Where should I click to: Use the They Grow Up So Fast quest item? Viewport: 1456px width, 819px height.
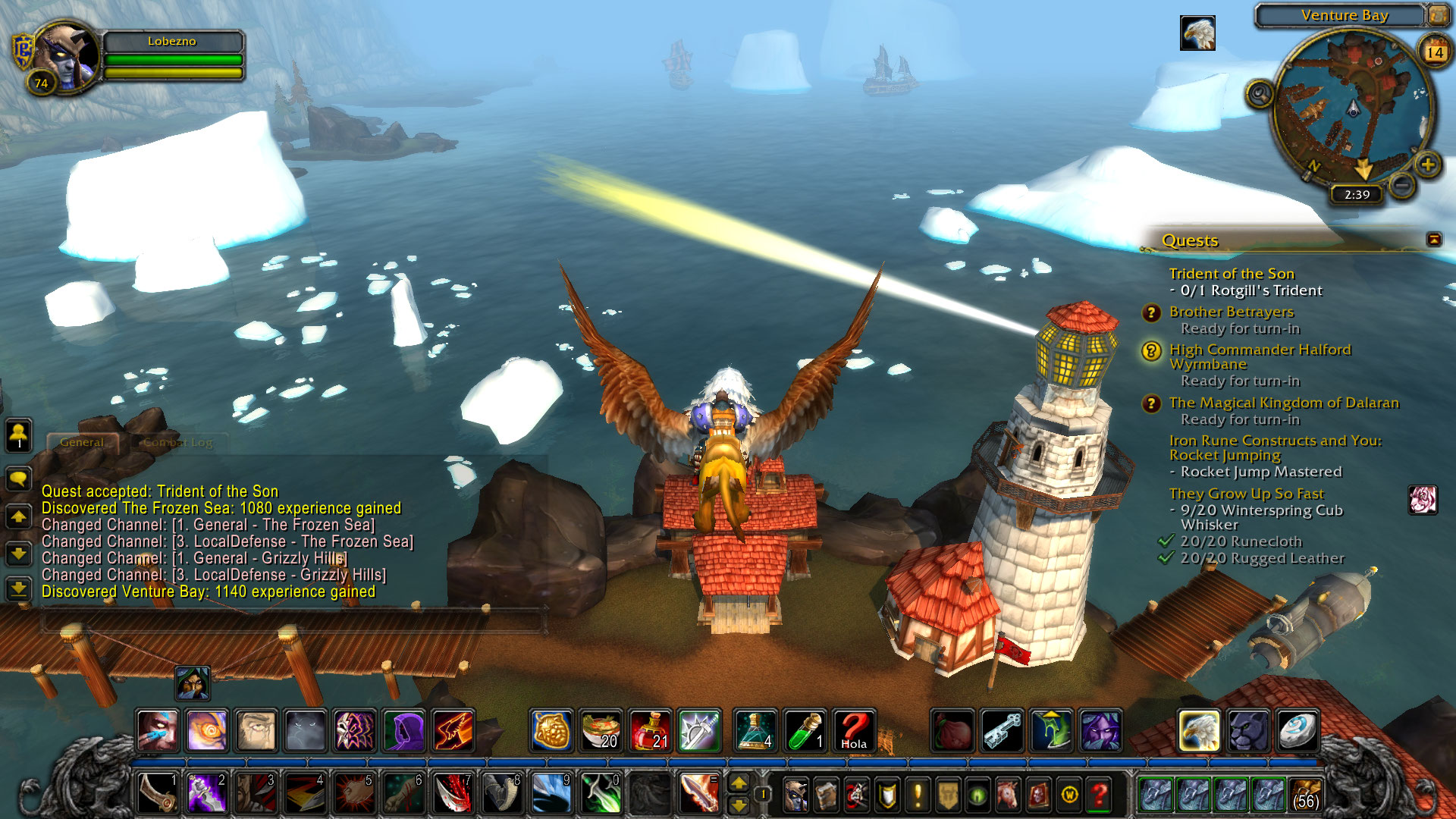pyautogui.click(x=1423, y=500)
